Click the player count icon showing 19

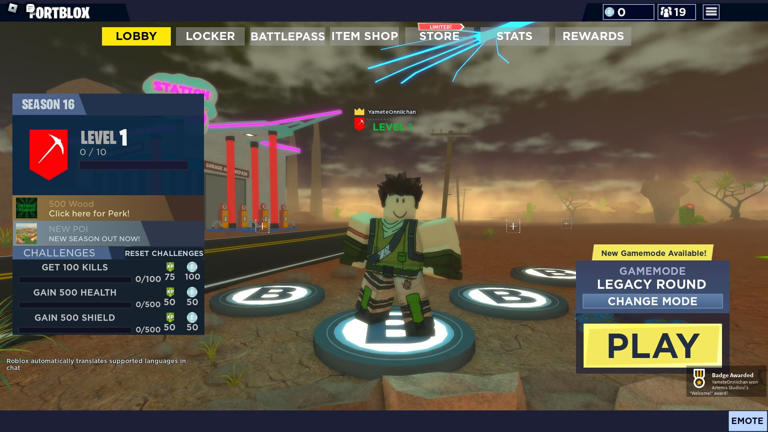tap(676, 12)
